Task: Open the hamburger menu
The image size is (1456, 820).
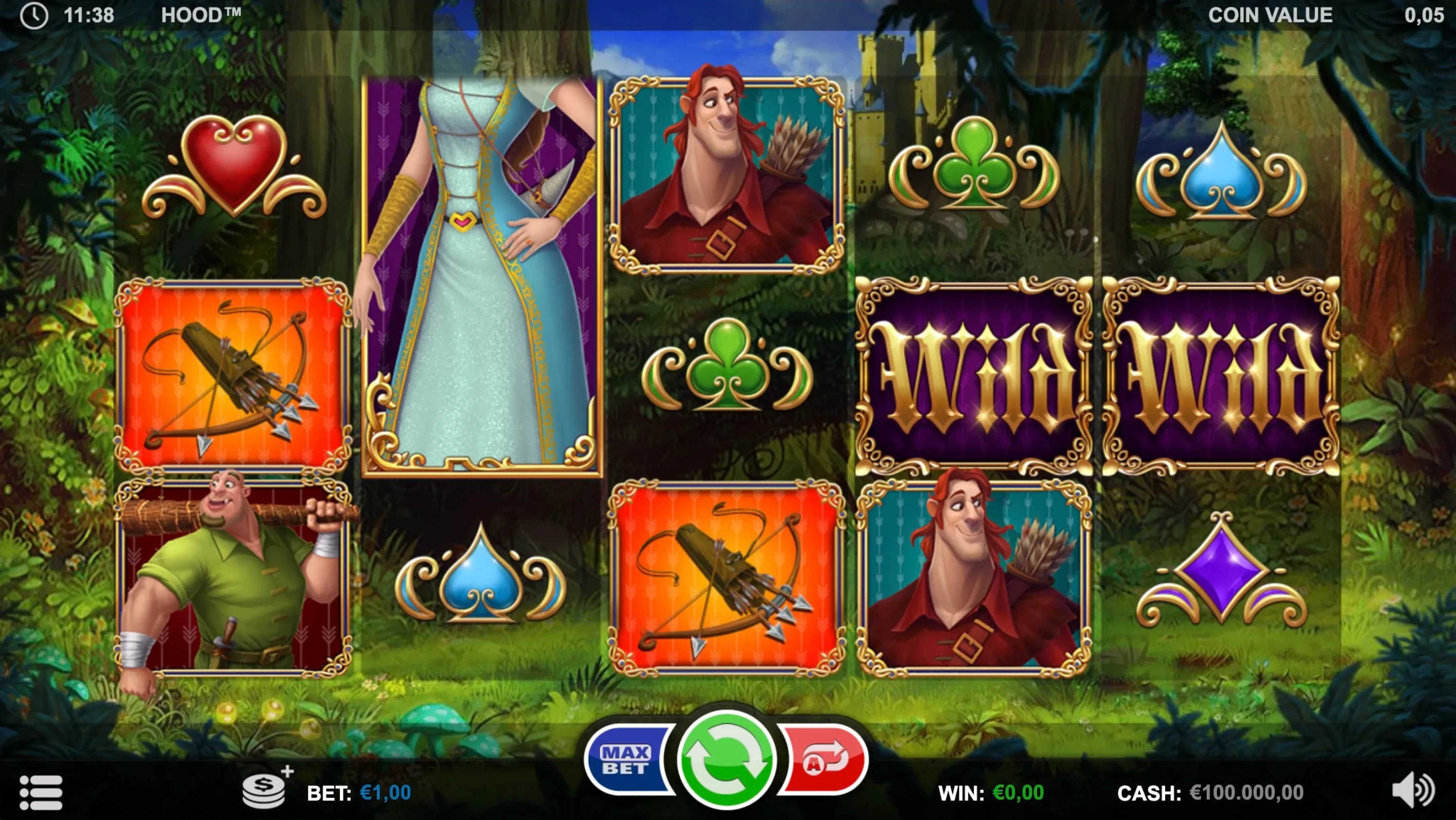Action: point(41,792)
